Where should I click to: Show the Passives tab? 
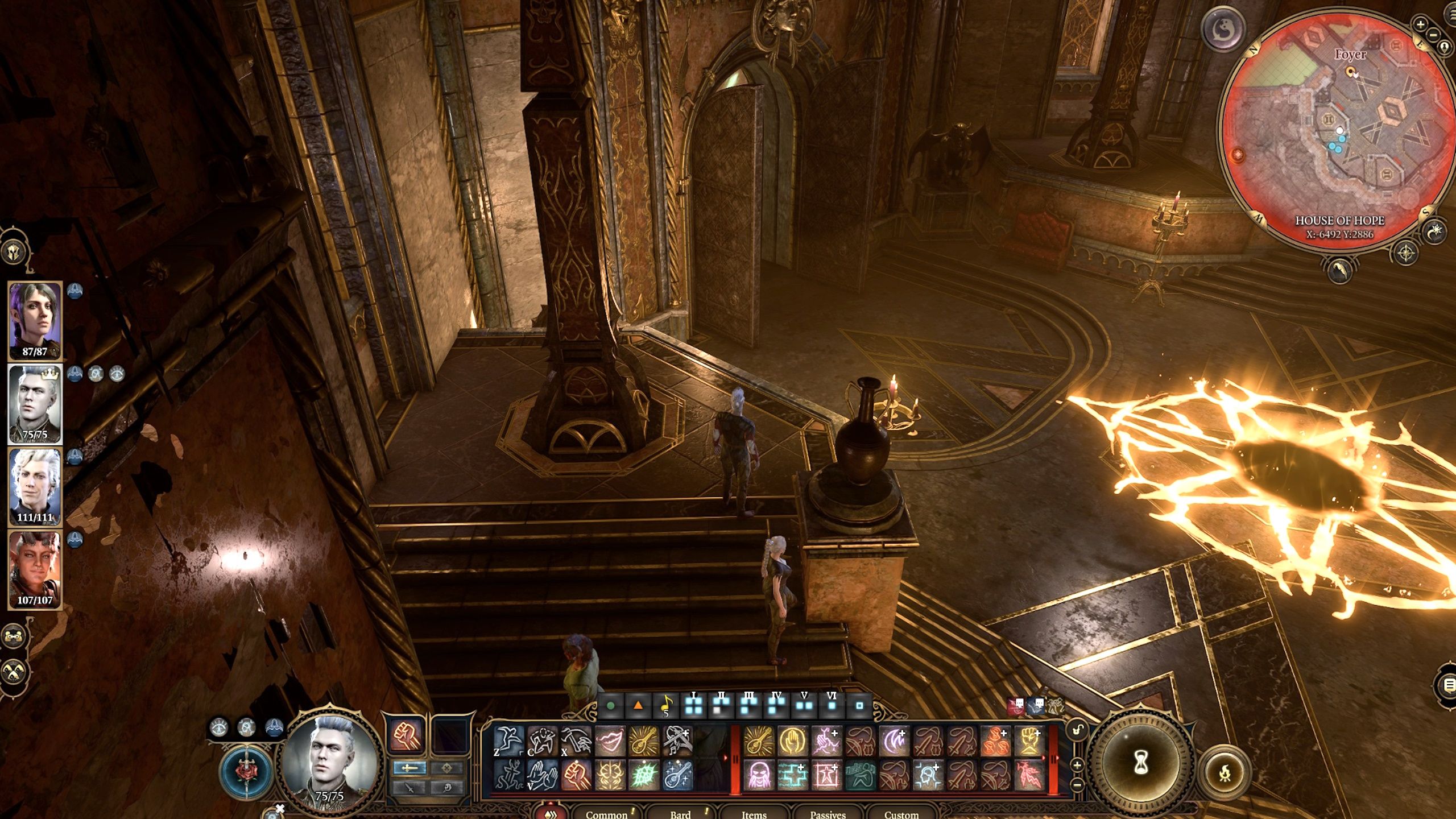click(828, 814)
